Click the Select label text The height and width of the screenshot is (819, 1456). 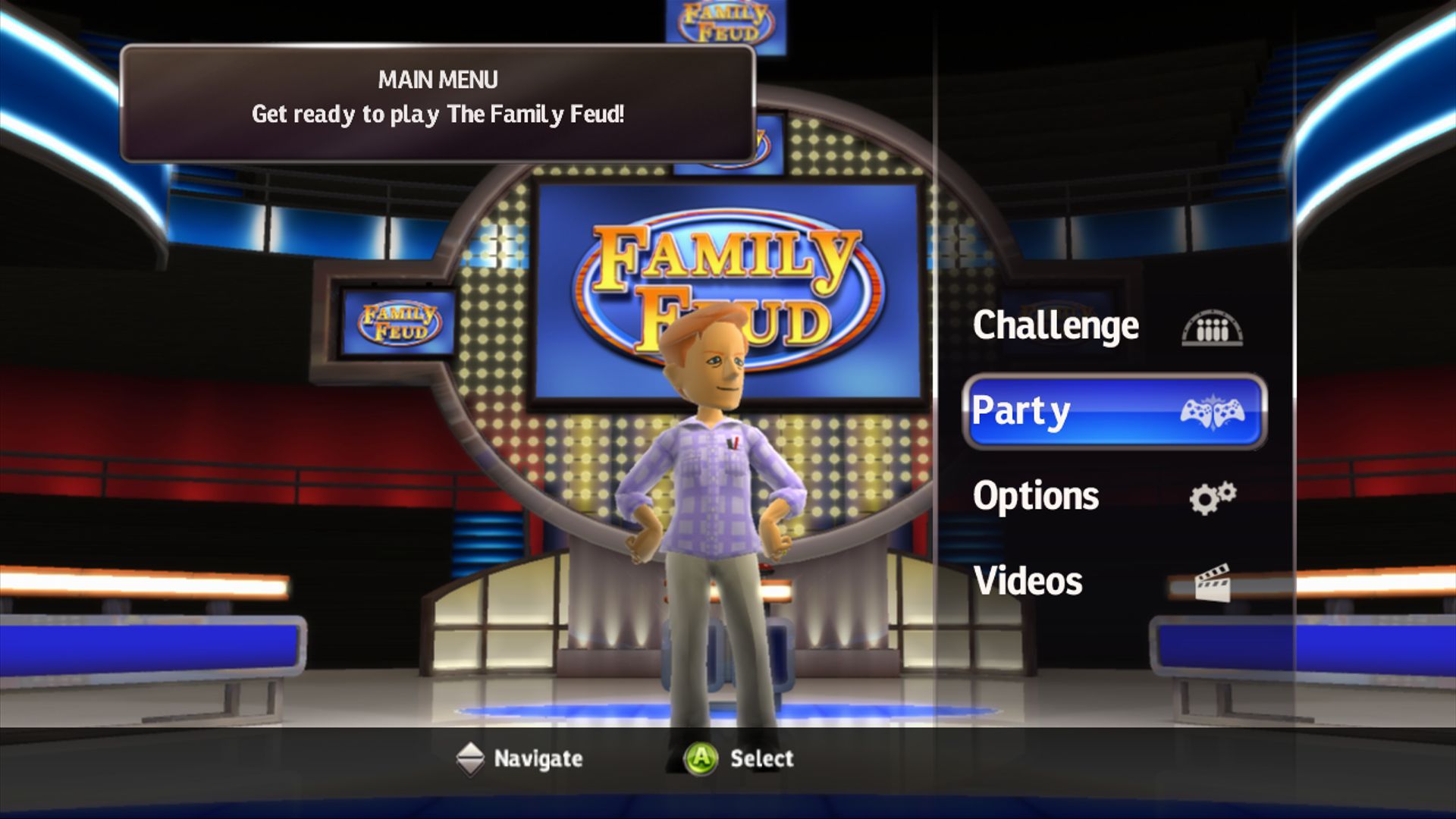[761, 758]
